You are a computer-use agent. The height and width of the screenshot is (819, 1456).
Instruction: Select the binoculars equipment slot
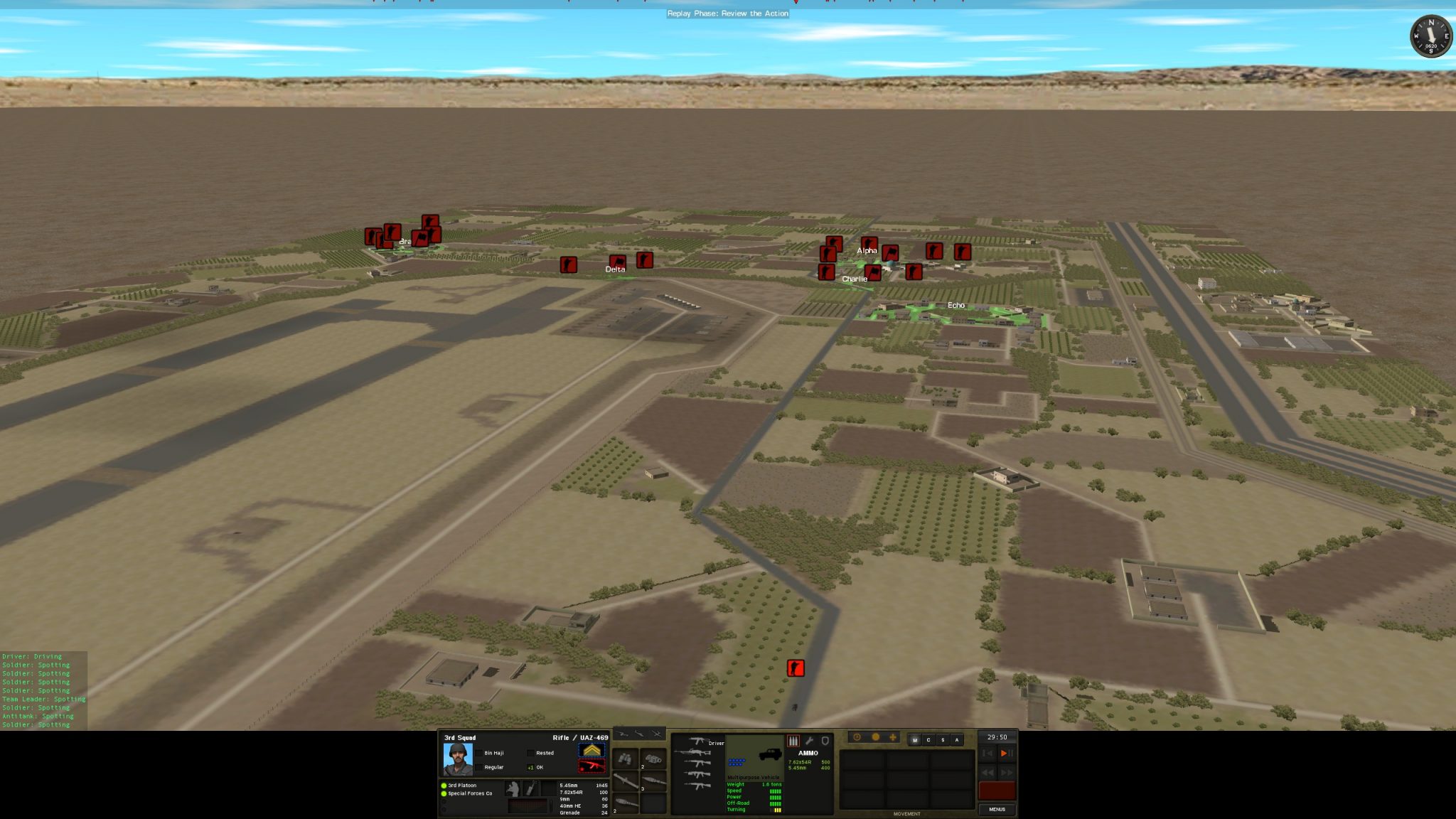625,759
